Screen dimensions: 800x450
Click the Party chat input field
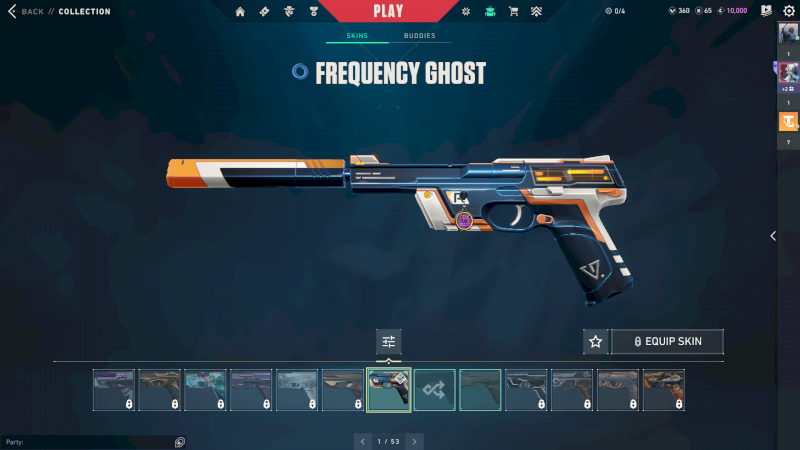coord(90,441)
